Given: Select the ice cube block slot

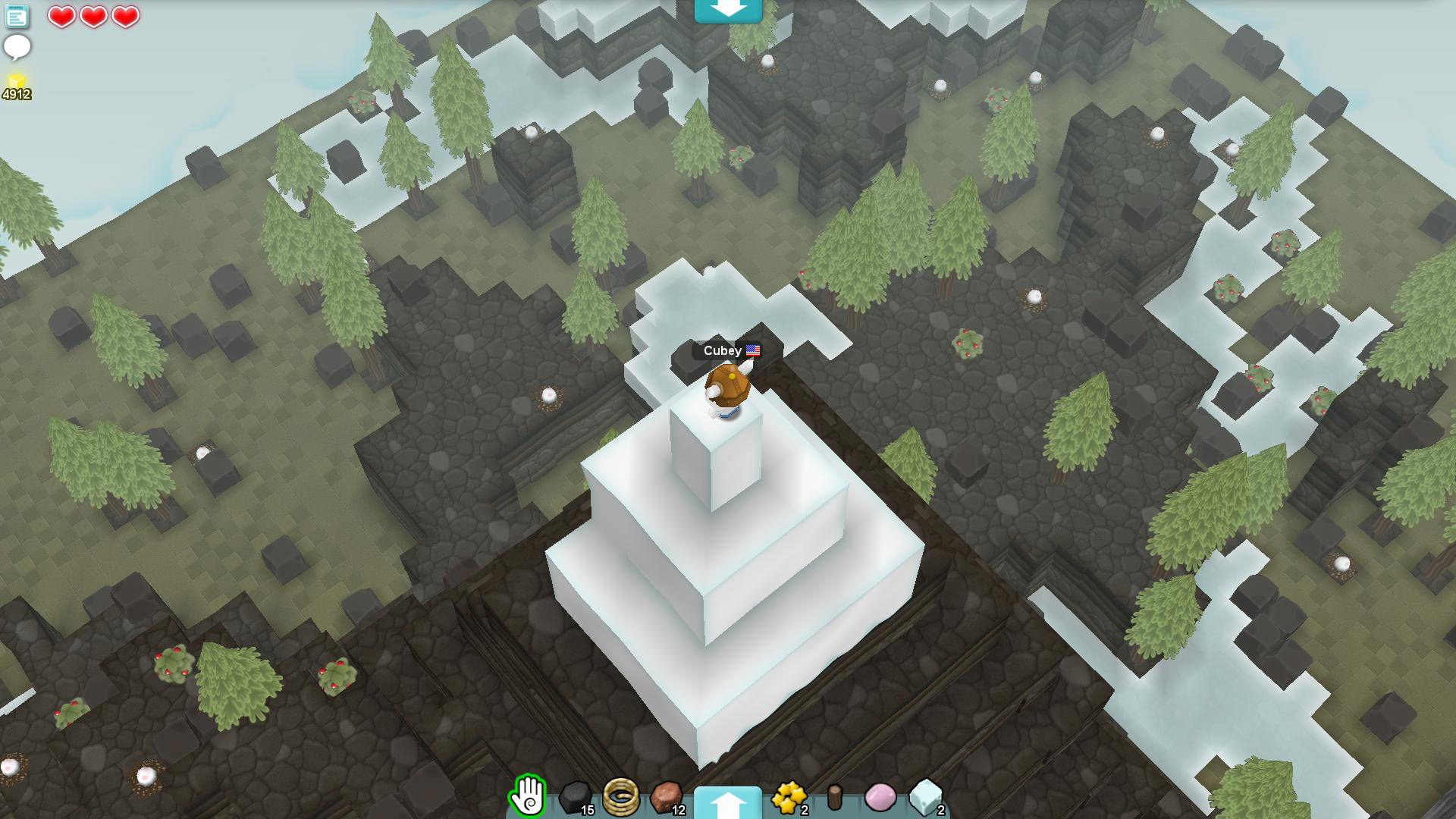Looking at the screenshot, I should coord(925,797).
